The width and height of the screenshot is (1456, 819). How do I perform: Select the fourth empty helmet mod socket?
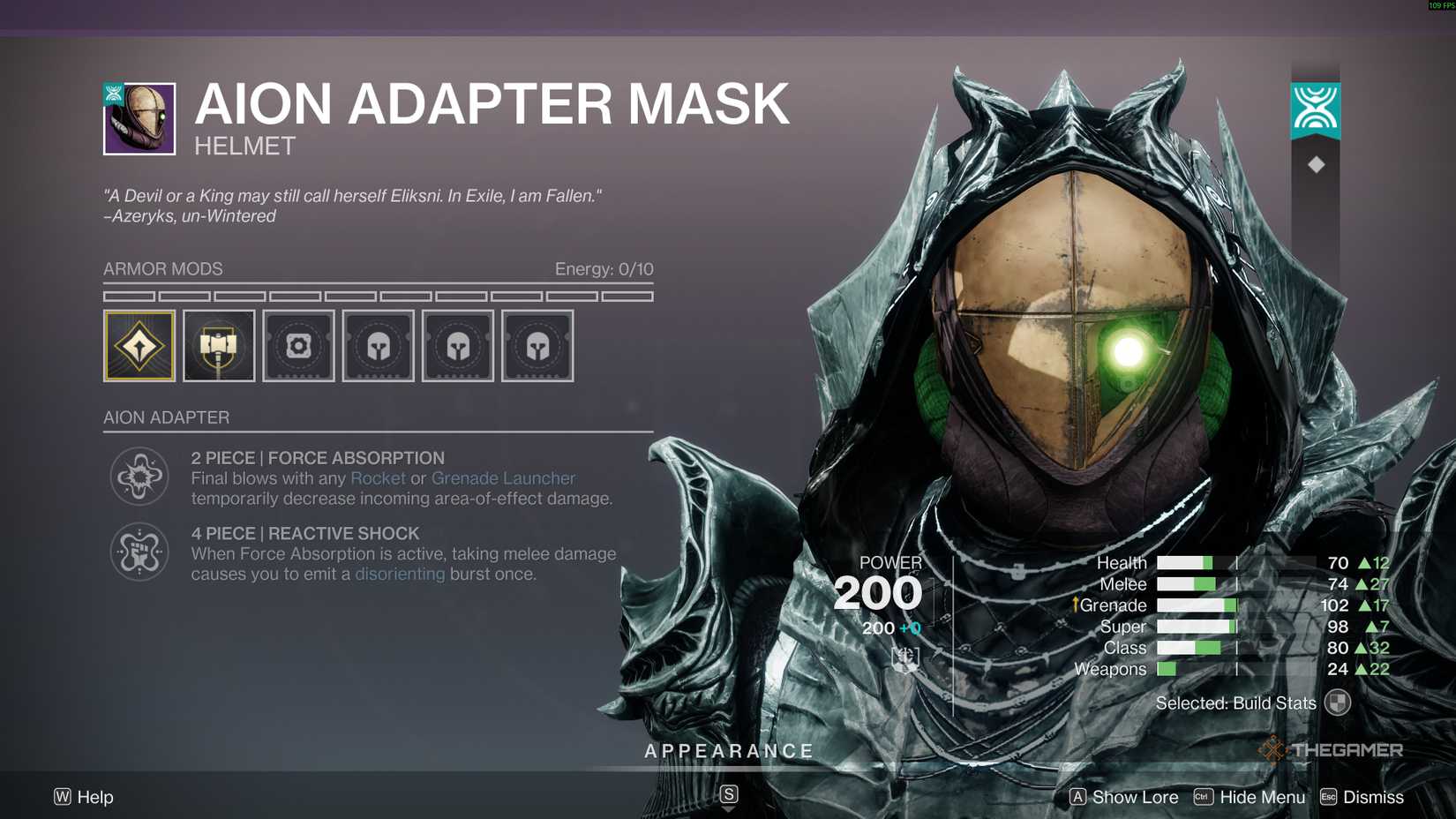tap(378, 346)
